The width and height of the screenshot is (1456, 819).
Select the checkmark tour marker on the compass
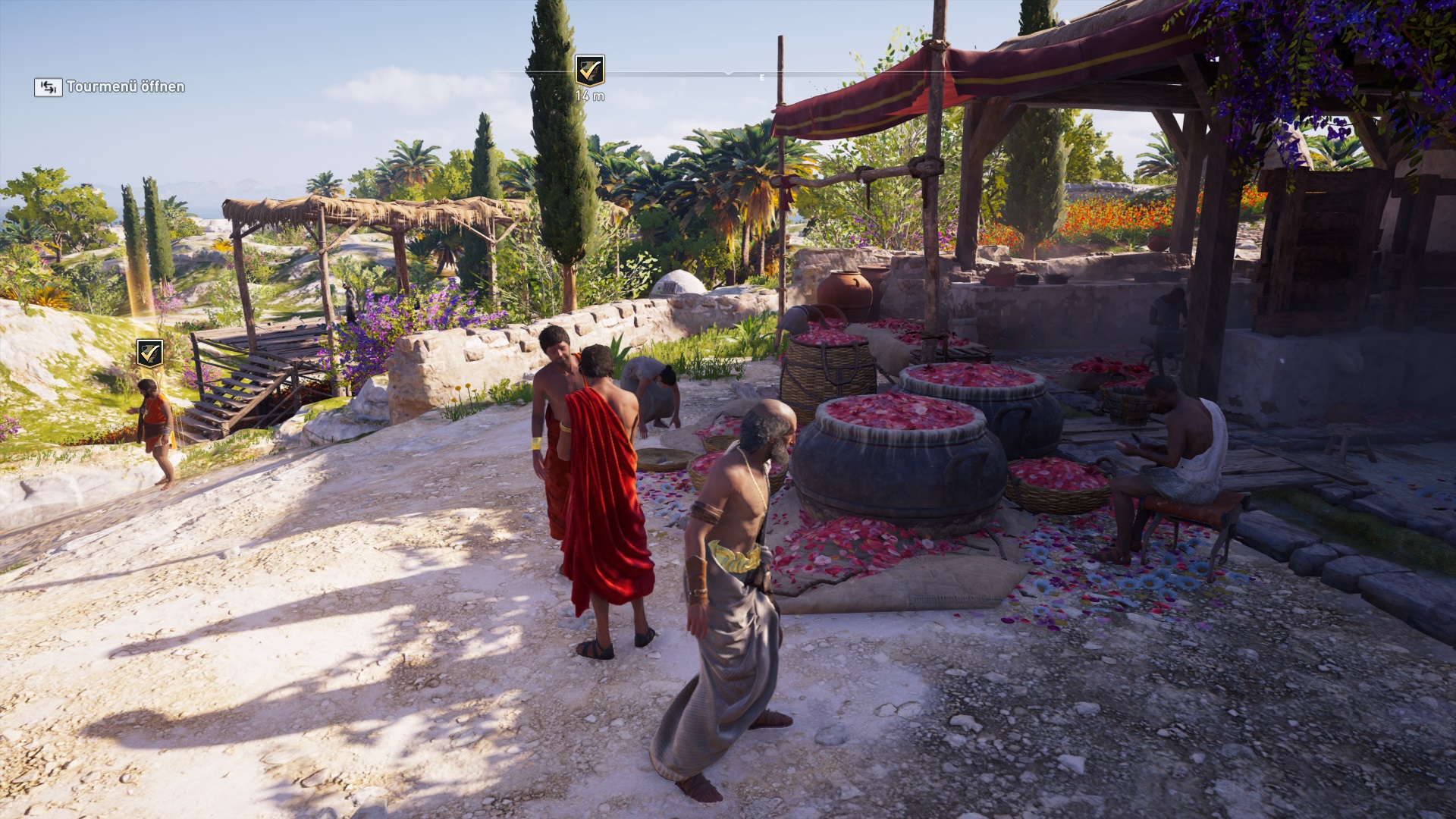pos(589,71)
